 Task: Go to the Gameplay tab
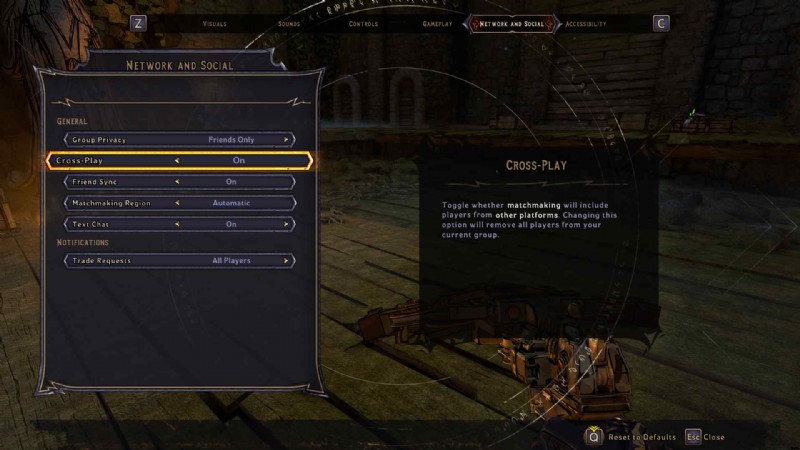click(x=438, y=23)
